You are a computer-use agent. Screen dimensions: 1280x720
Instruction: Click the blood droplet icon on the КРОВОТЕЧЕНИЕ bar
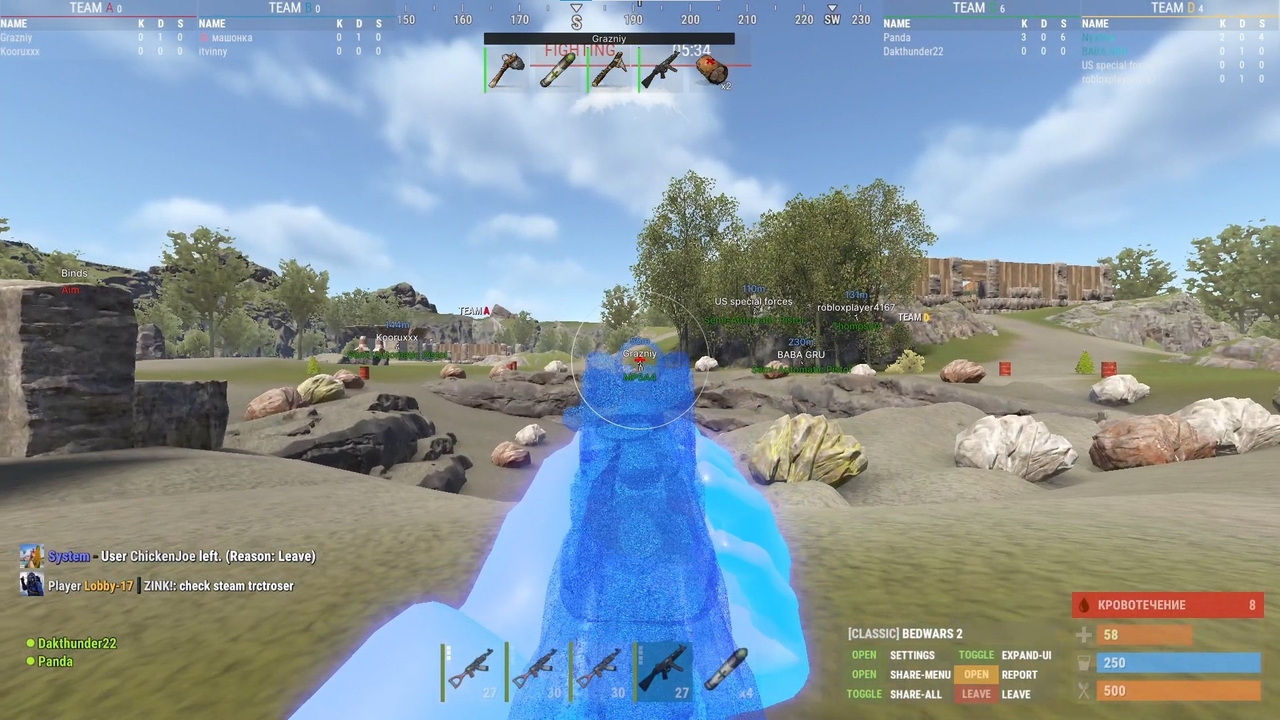click(x=1085, y=605)
